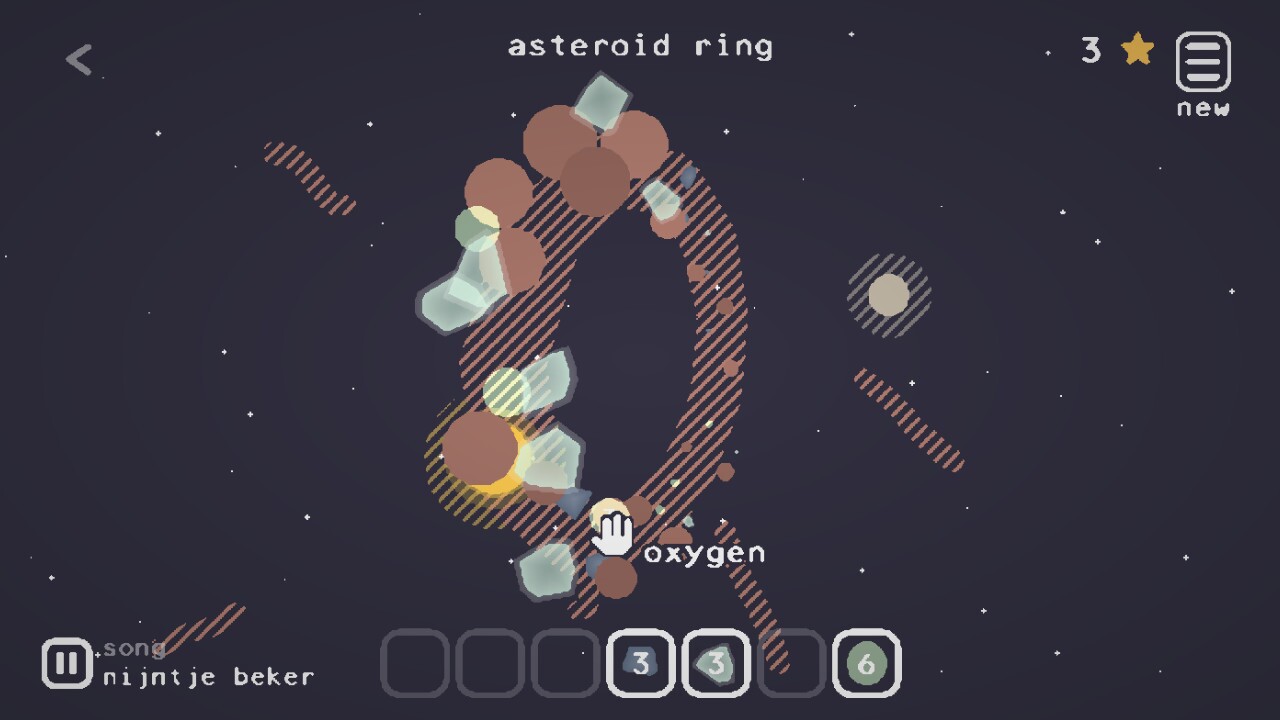
Task: Select the empty slot beside the striped trail
Action: coord(791,662)
